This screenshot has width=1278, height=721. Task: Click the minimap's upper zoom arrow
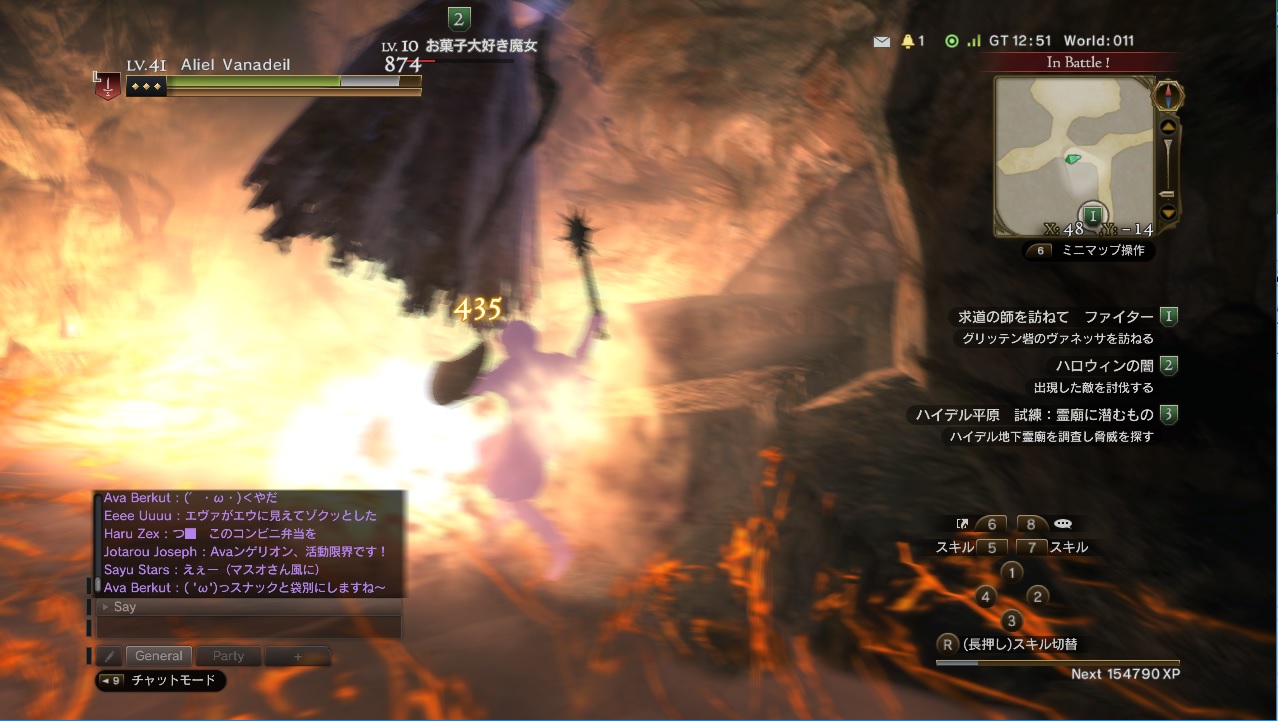coord(1167,127)
